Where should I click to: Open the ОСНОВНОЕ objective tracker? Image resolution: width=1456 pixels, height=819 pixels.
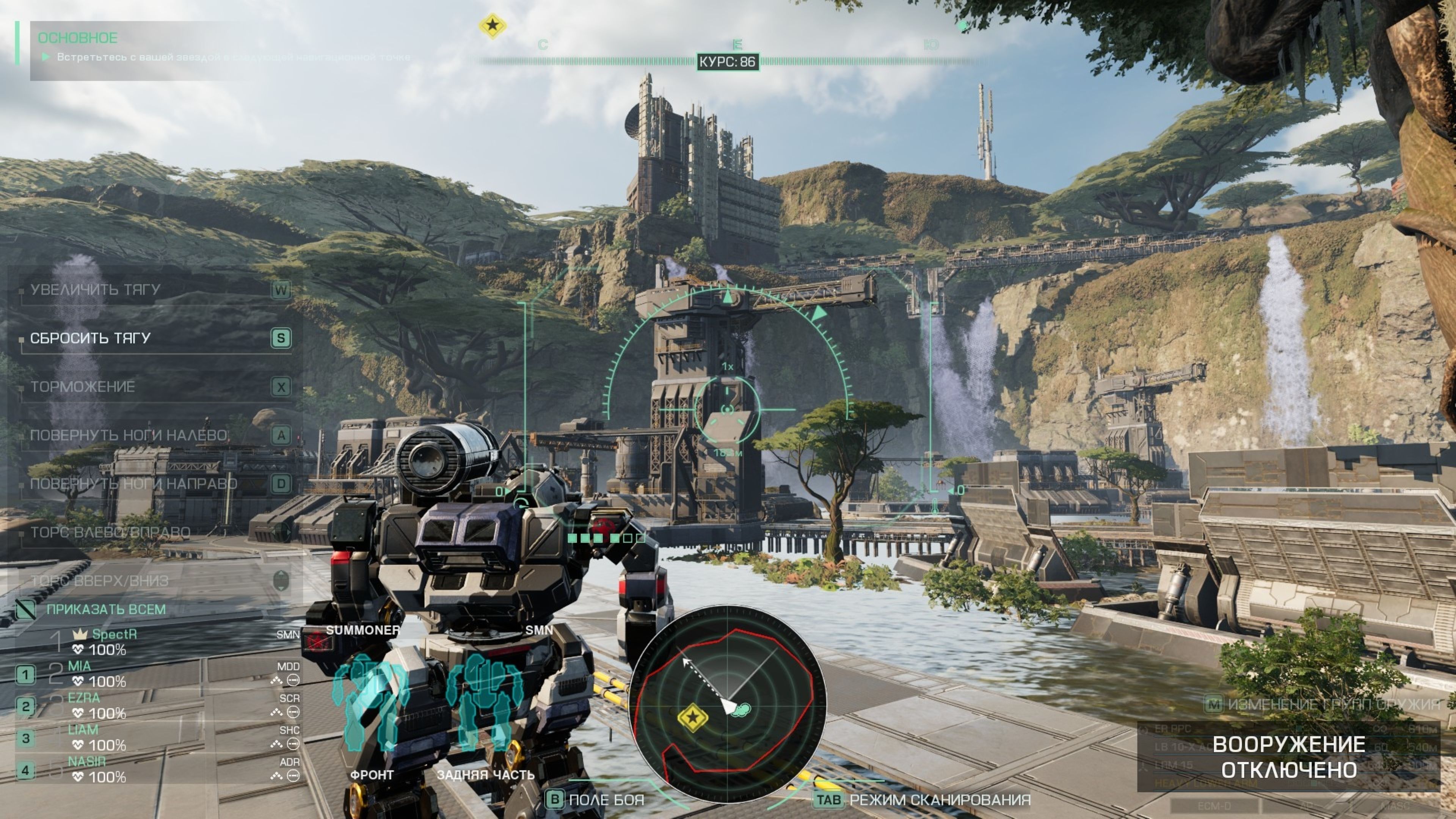pos(77,38)
